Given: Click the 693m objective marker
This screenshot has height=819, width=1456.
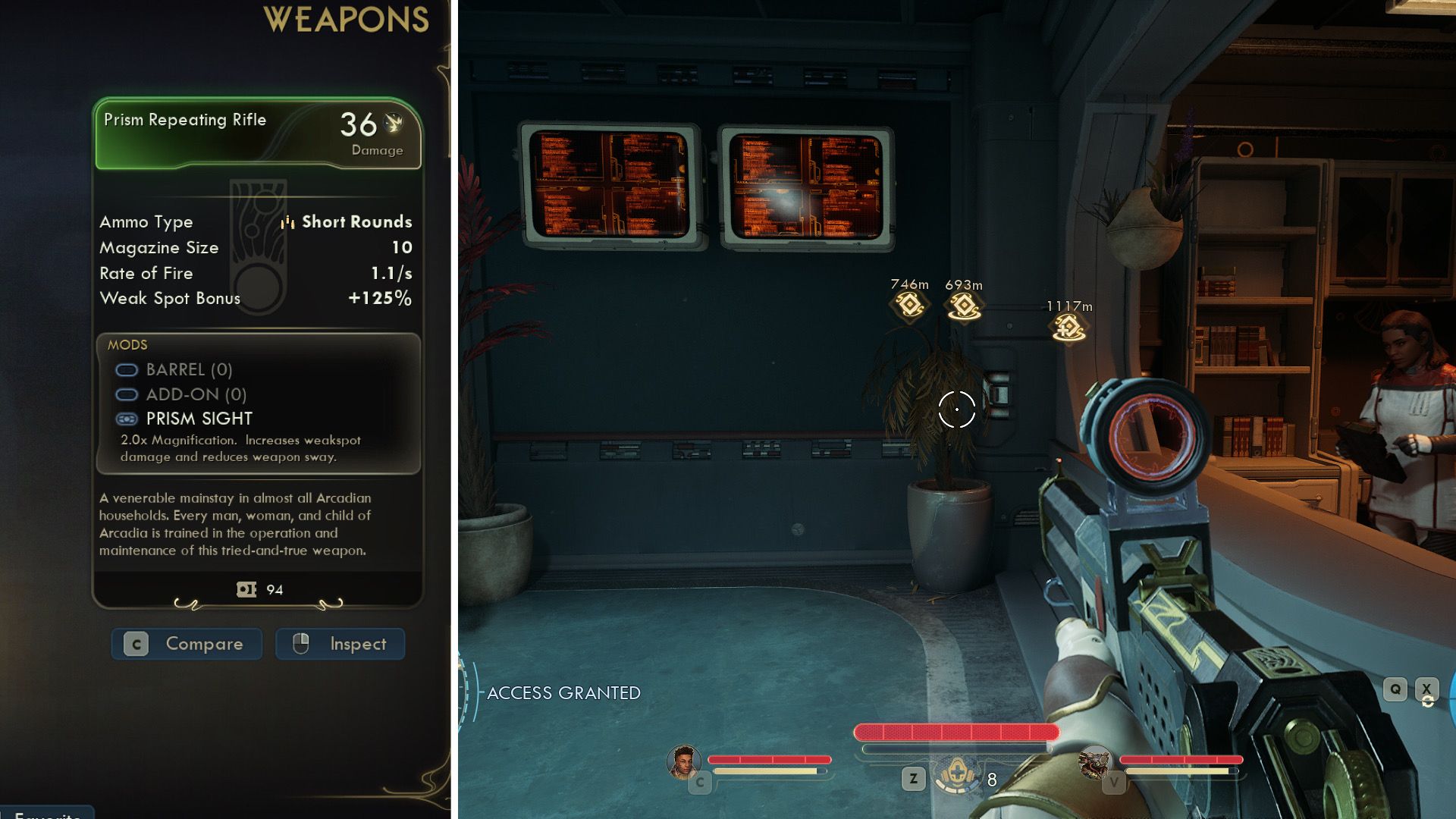Looking at the screenshot, I should click(964, 306).
